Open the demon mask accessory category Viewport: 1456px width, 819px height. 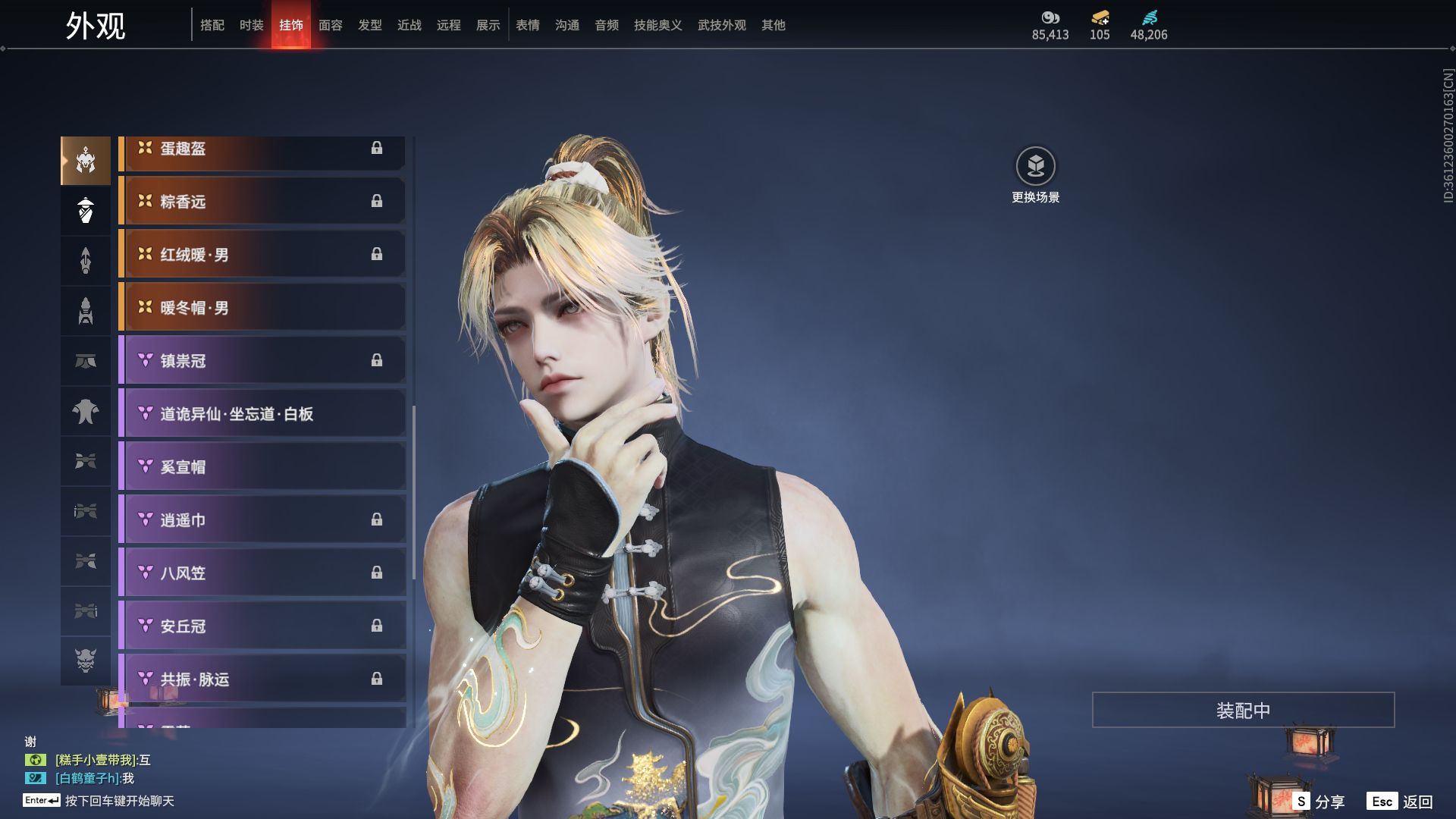86,661
